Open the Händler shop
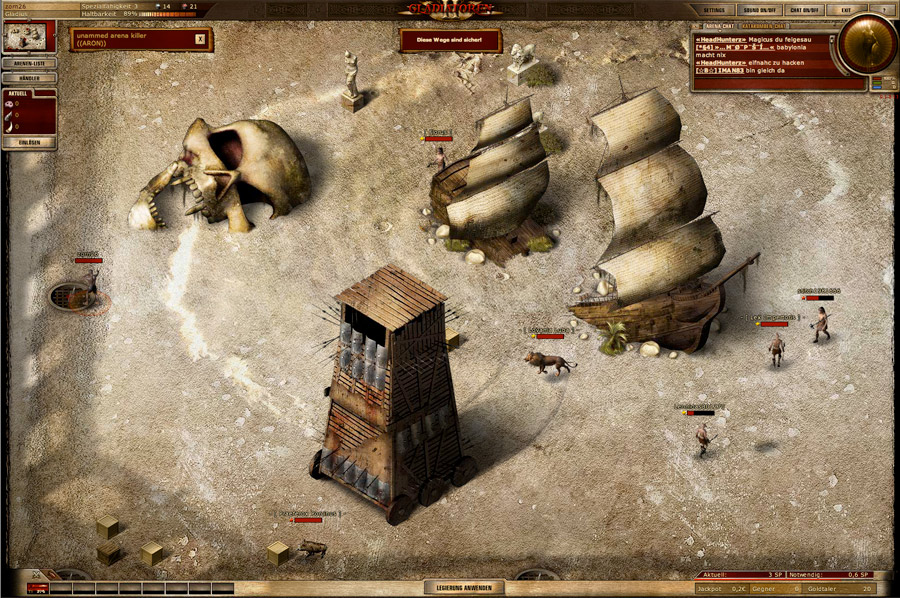 click(x=29, y=78)
